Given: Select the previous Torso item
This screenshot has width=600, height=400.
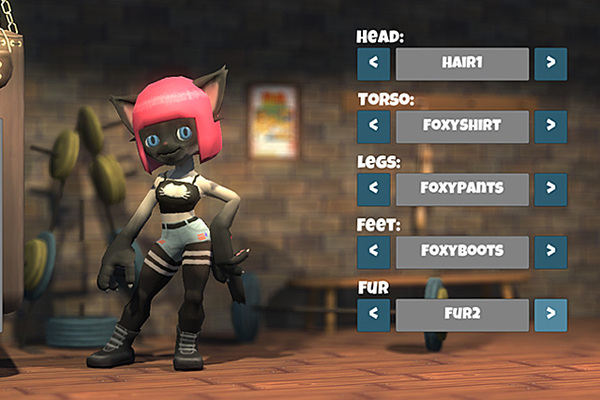Looking at the screenshot, I should pos(373,127).
